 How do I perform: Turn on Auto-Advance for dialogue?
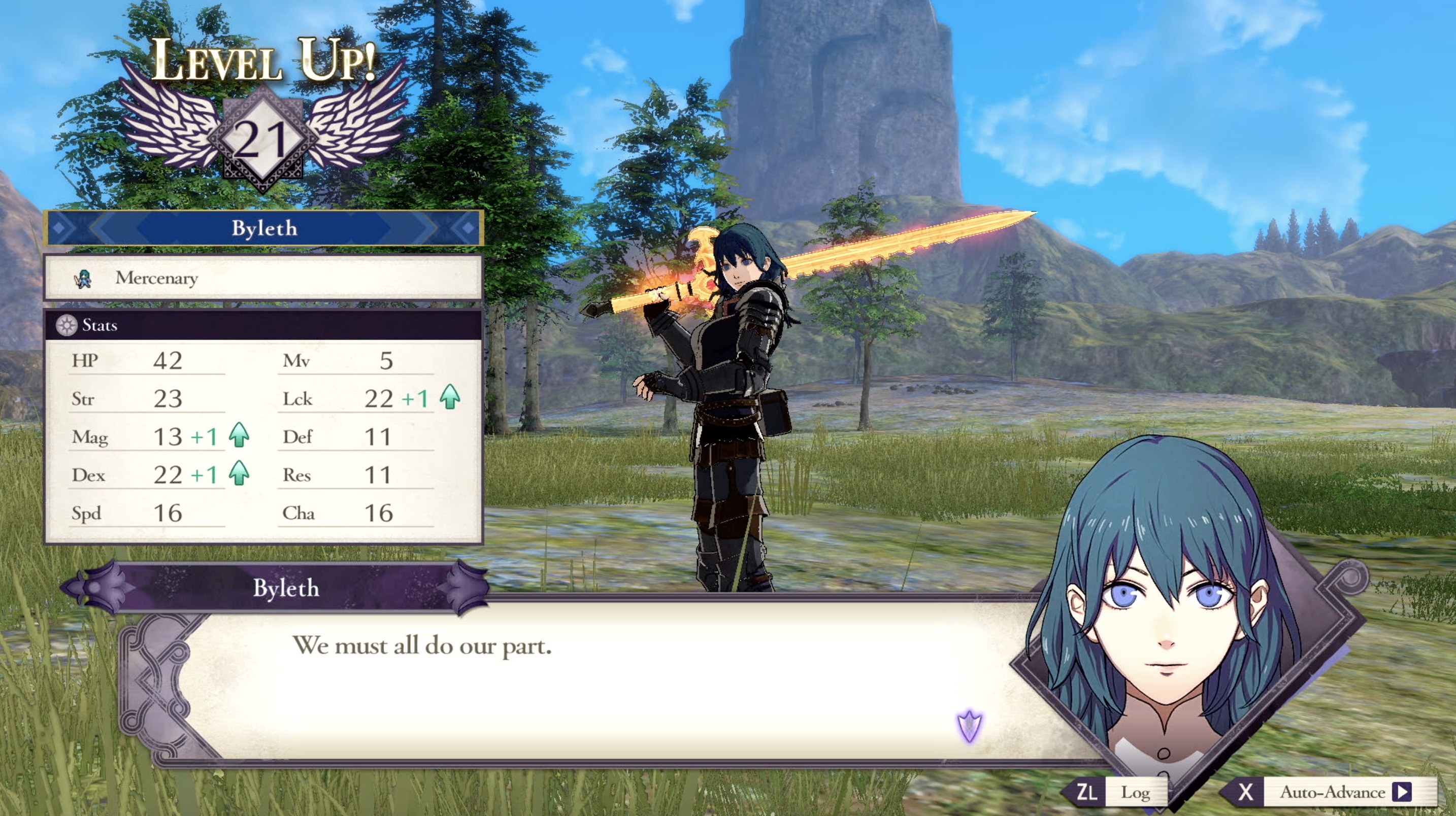point(1334,792)
